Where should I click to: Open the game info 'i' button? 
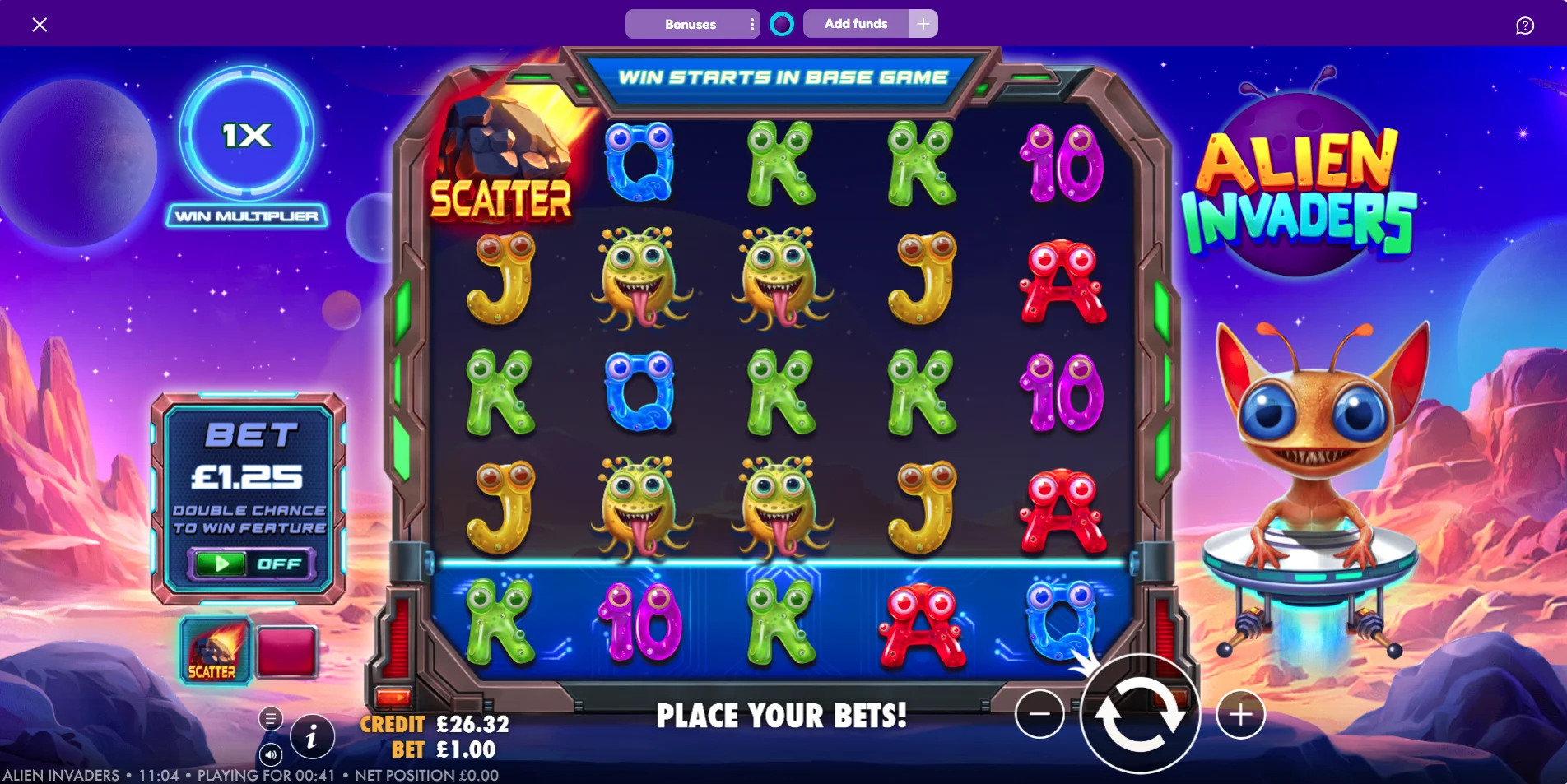311,736
